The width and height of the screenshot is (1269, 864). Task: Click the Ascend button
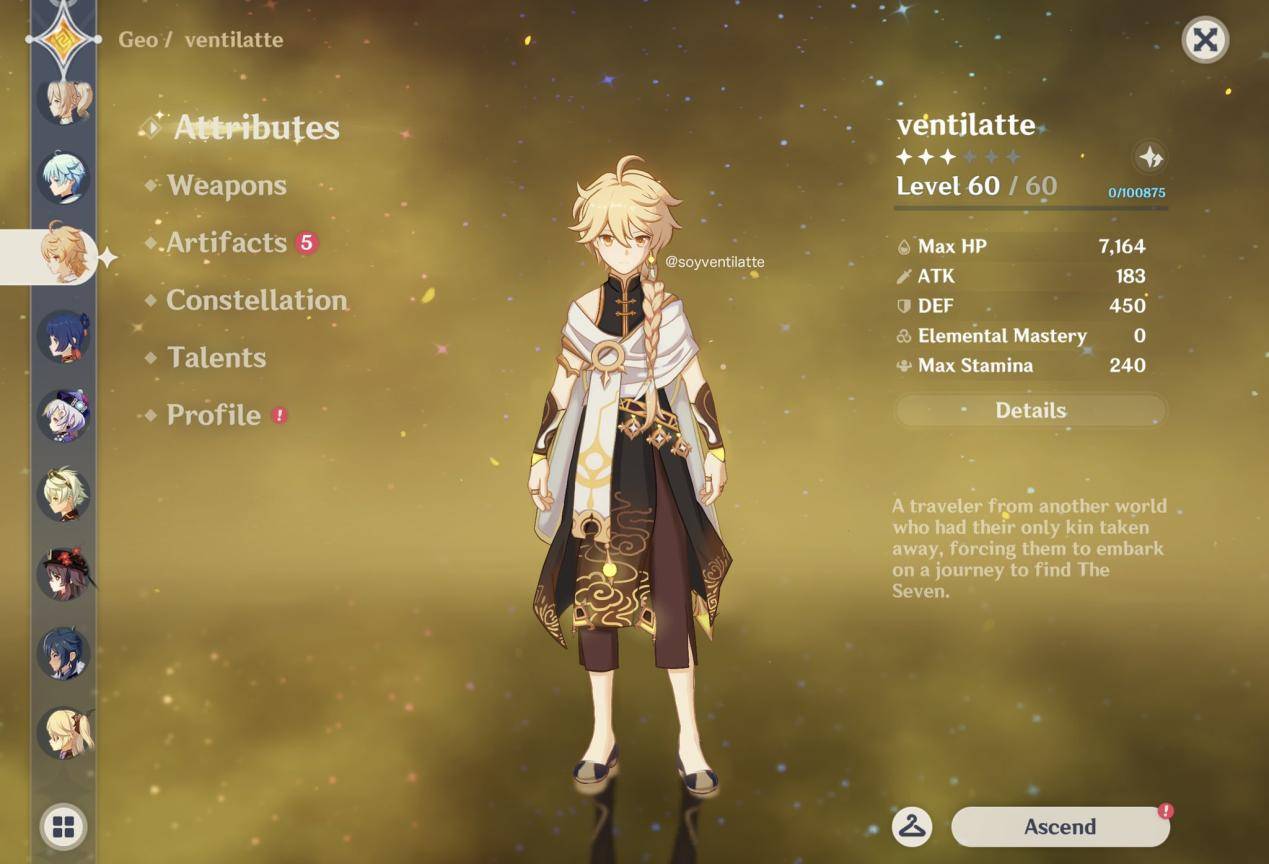click(x=1059, y=827)
